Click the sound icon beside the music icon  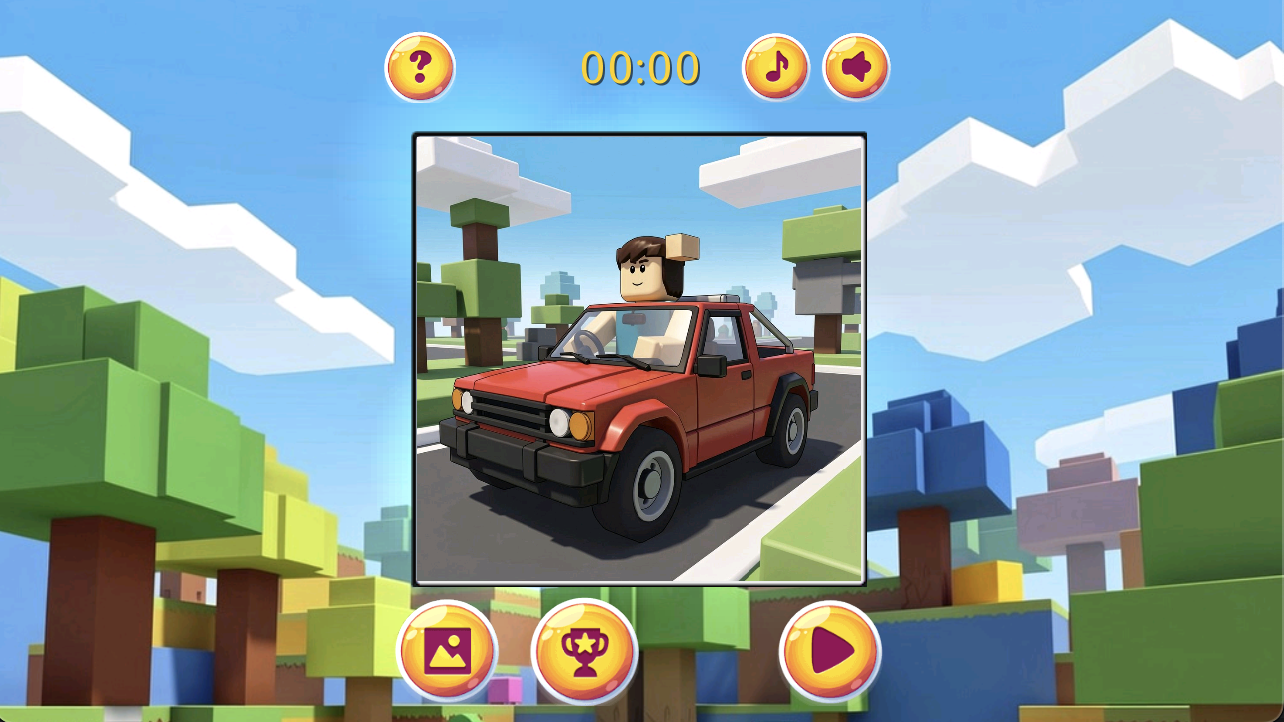point(856,66)
